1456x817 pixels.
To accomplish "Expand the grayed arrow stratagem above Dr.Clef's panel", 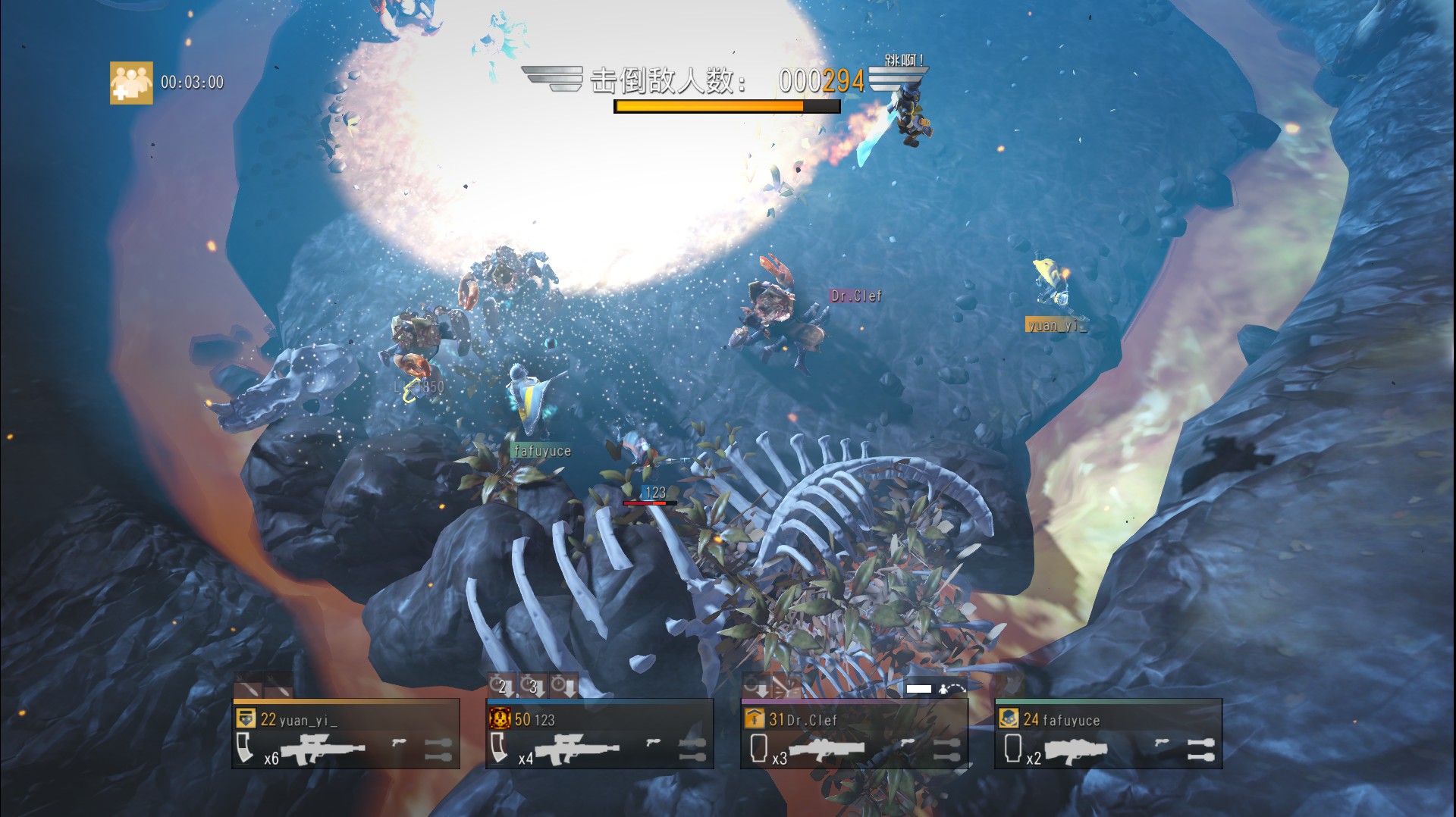I will click(x=755, y=687).
